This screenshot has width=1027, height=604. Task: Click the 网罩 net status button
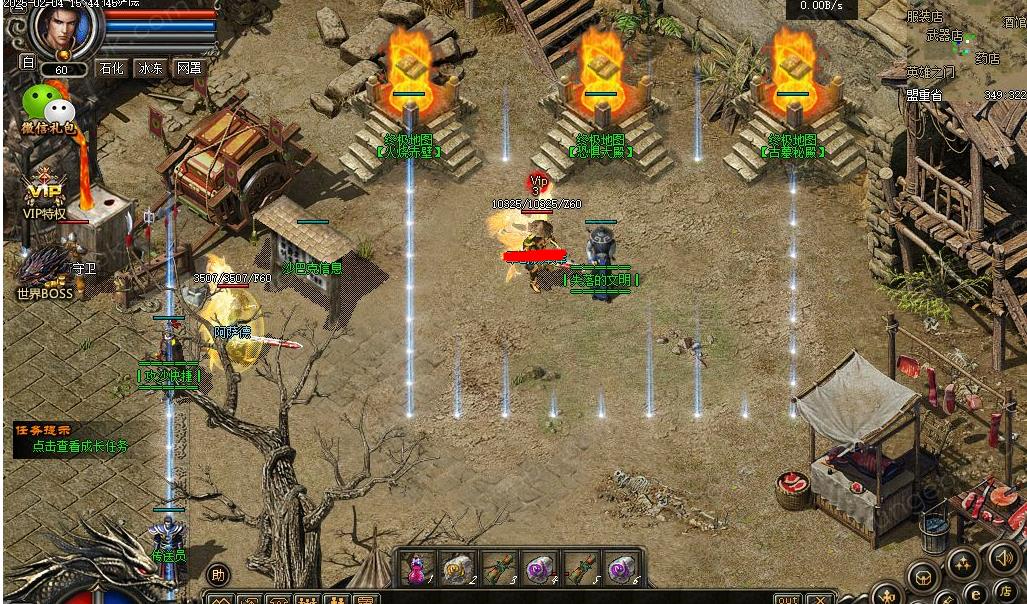(x=189, y=69)
